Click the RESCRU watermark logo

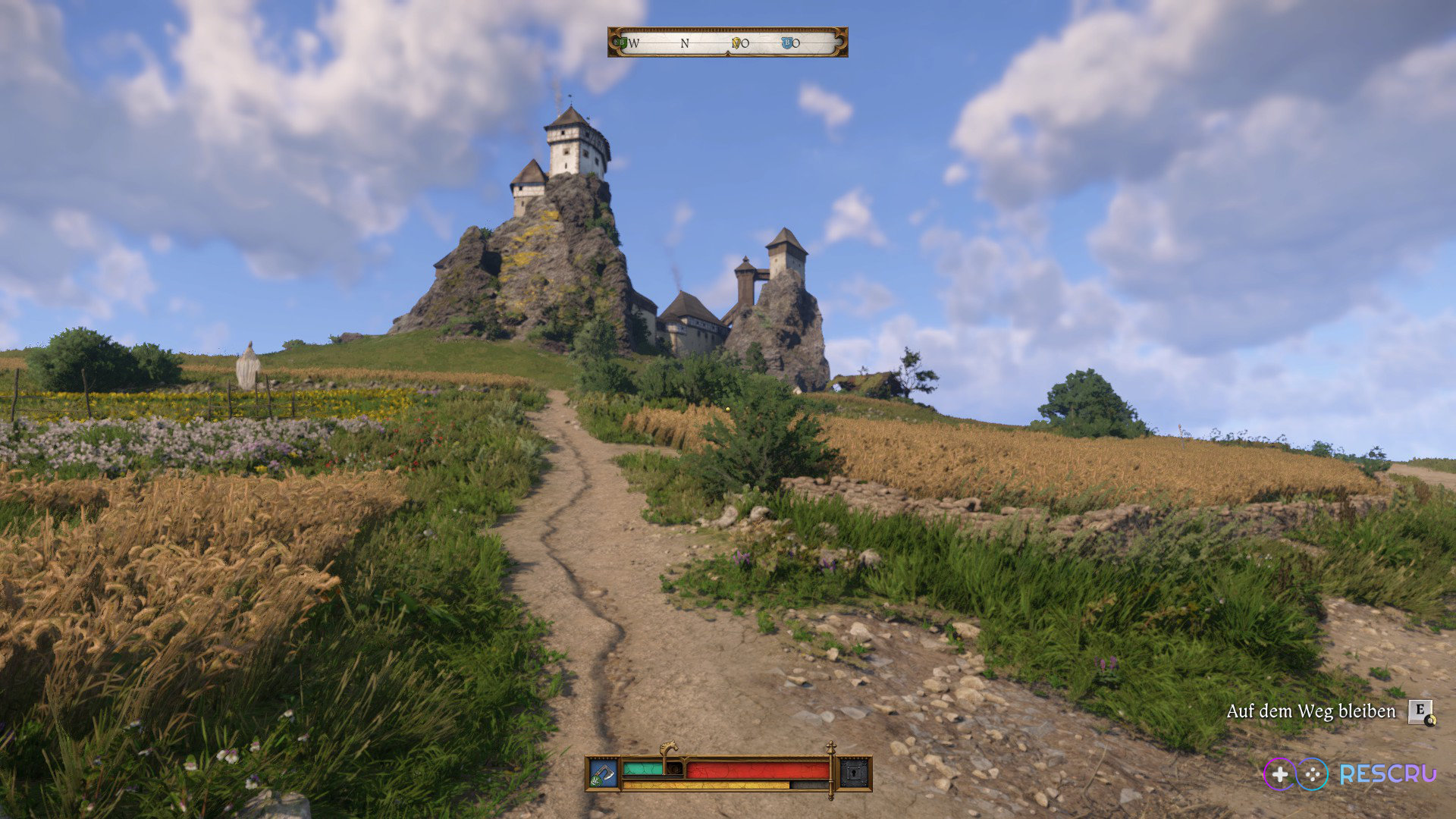[1350, 773]
